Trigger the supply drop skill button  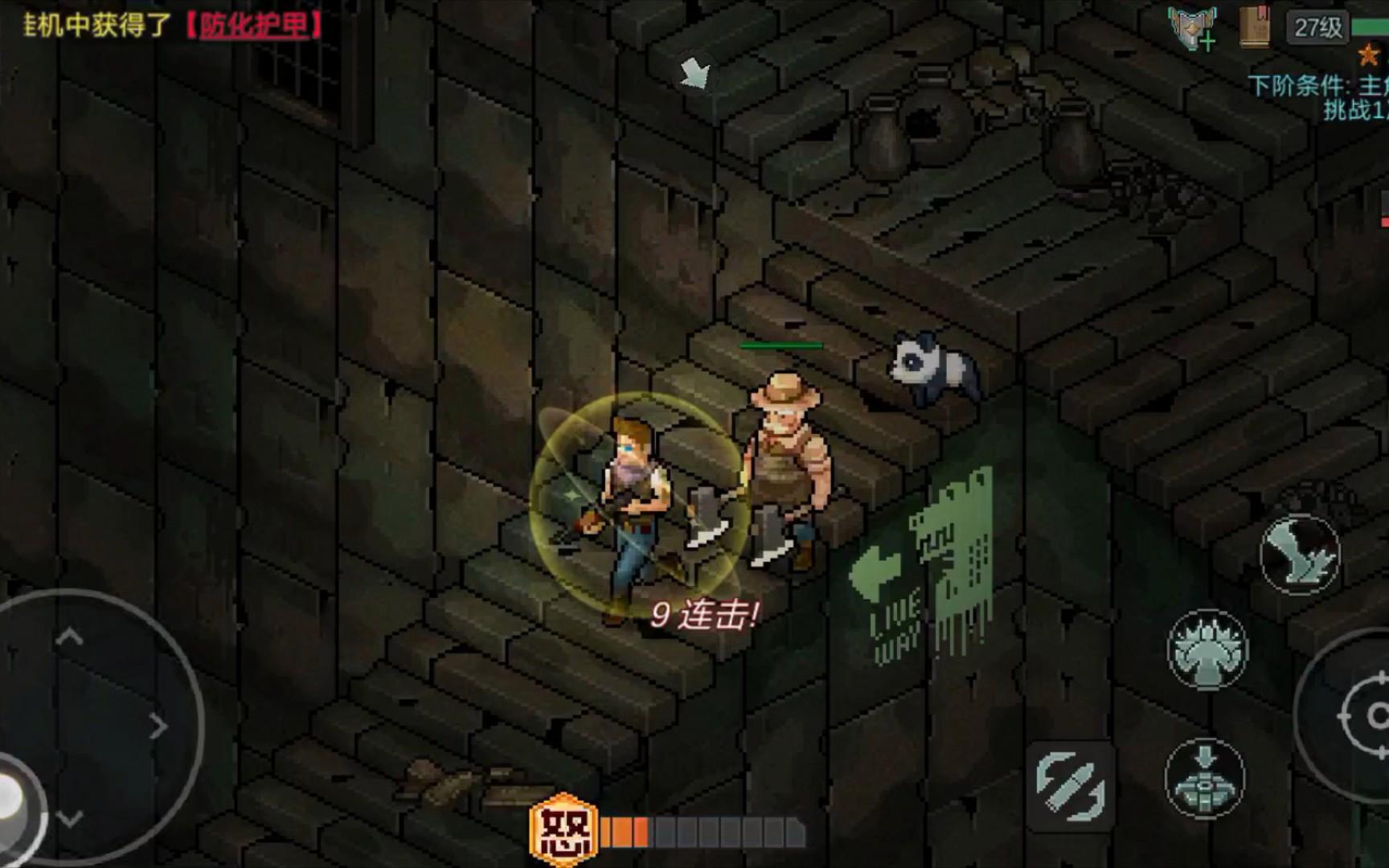pos(1204,778)
